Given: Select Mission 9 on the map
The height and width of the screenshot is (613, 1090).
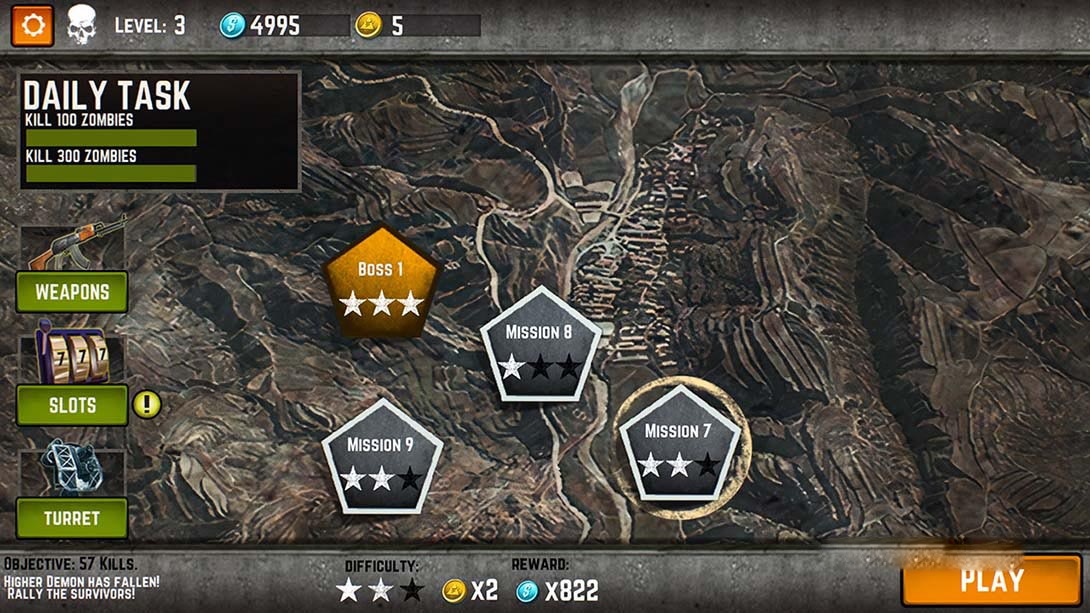Looking at the screenshot, I should 381,459.
